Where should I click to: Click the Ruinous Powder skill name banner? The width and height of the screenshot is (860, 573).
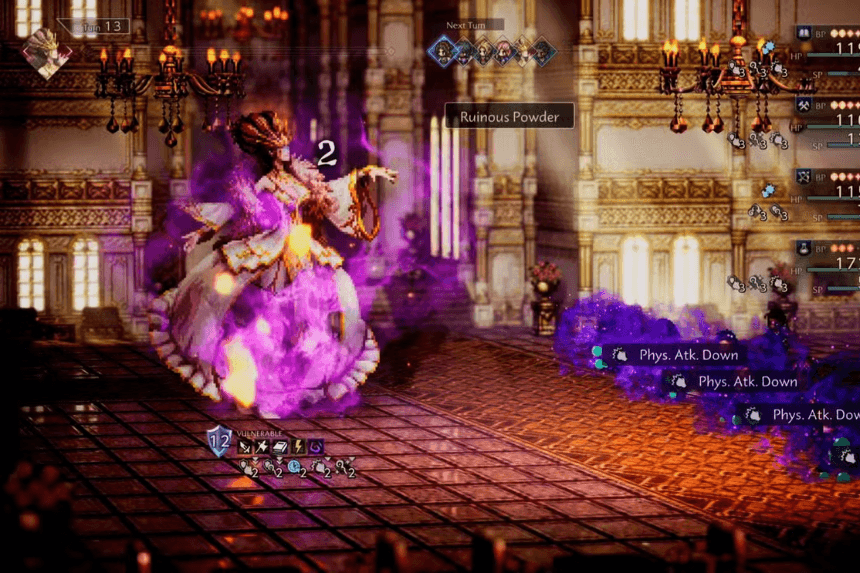[509, 117]
